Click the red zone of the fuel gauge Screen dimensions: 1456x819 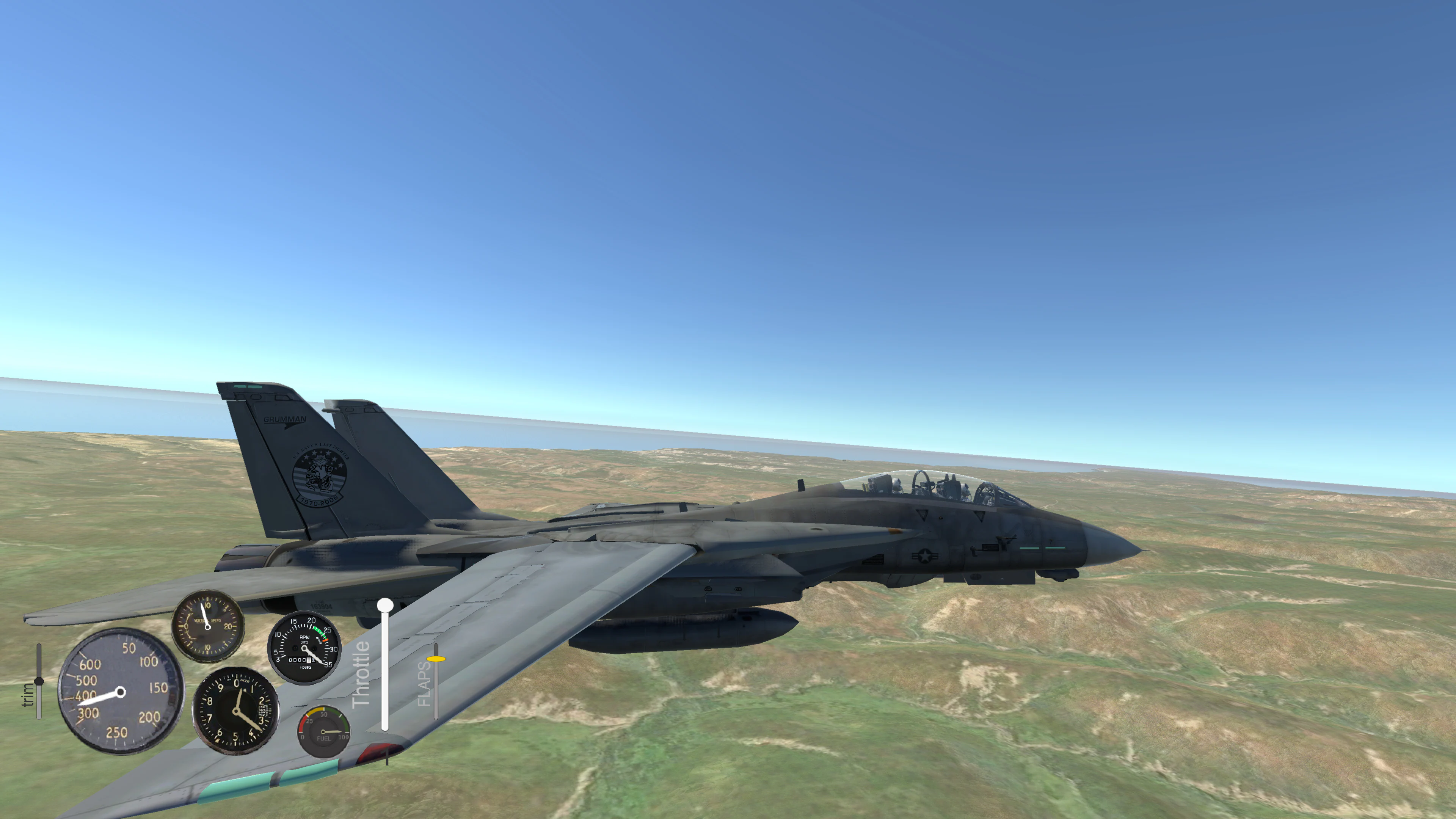tap(303, 724)
